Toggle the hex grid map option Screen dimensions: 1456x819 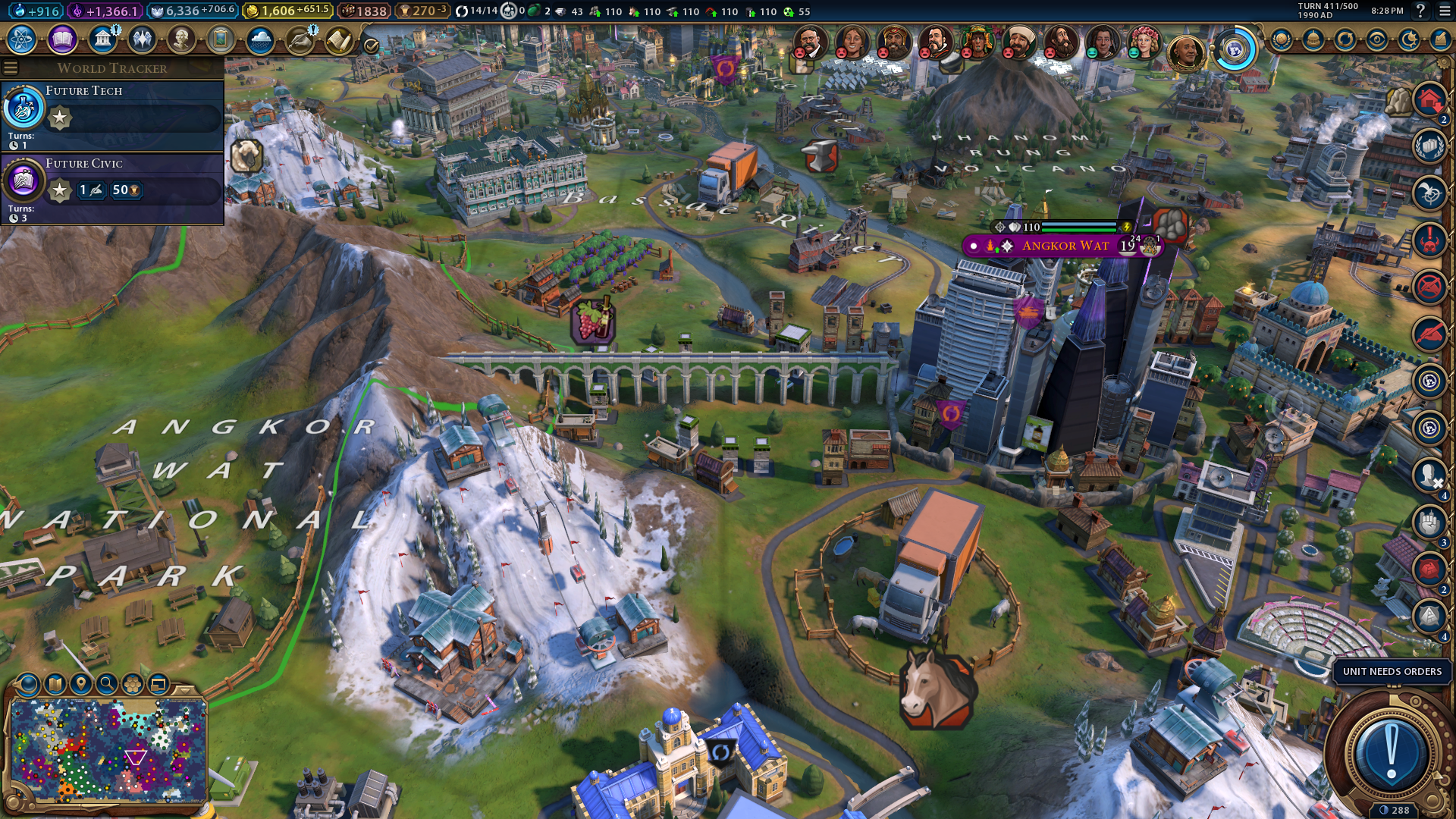click(x=133, y=684)
